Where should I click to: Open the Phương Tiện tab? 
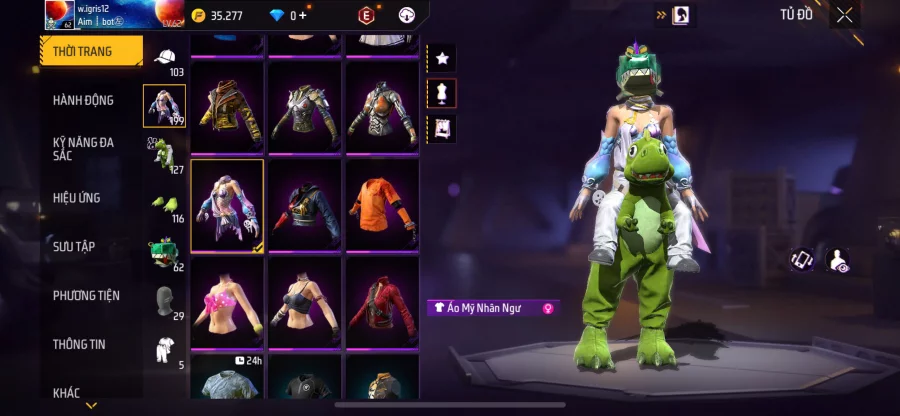(86, 295)
